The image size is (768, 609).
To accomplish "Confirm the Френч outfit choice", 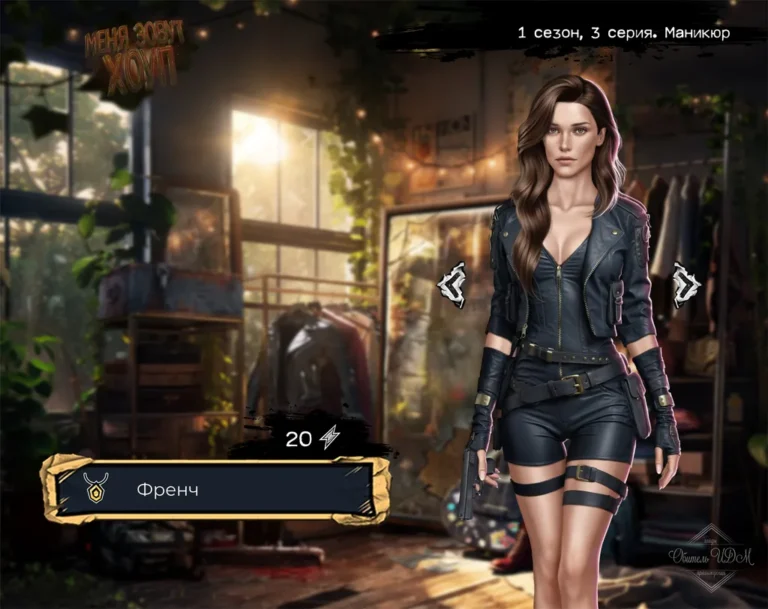I will (x=215, y=490).
